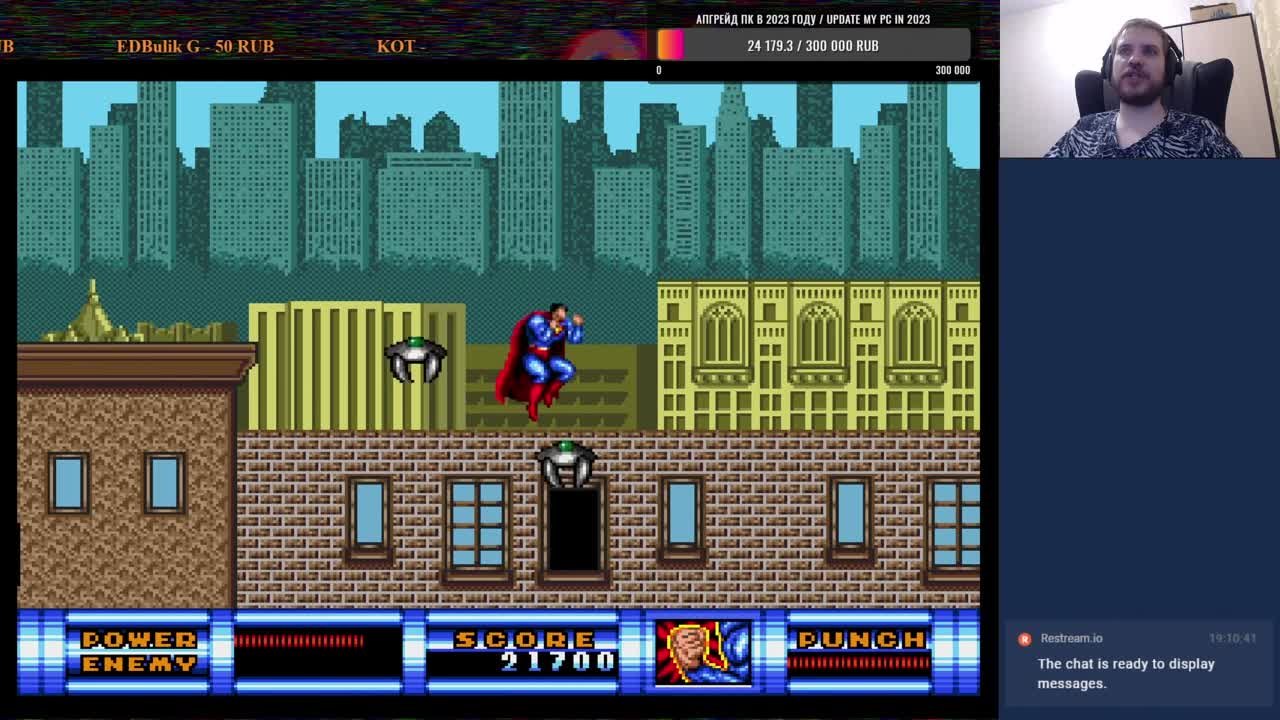Click the Restream.io chat ready message

[1125, 673]
